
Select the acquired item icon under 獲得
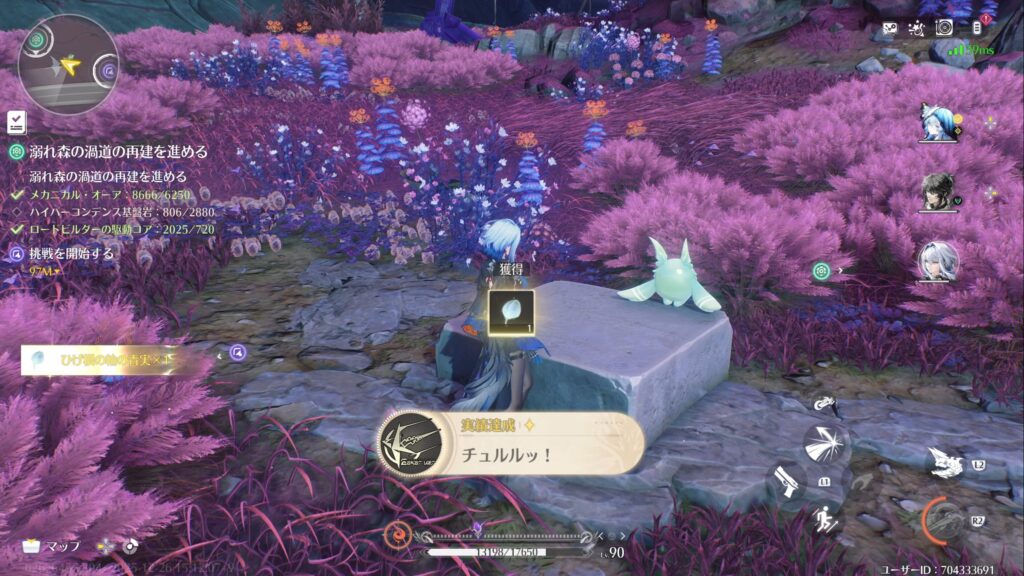tap(510, 311)
